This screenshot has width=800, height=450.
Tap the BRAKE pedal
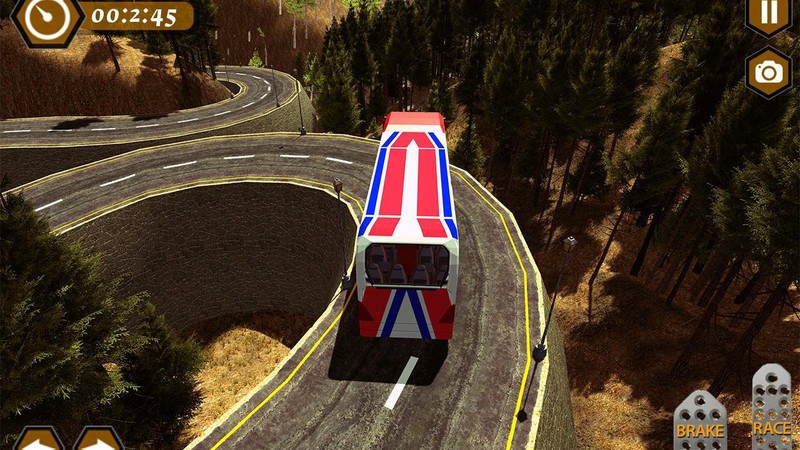pyautogui.click(x=700, y=420)
